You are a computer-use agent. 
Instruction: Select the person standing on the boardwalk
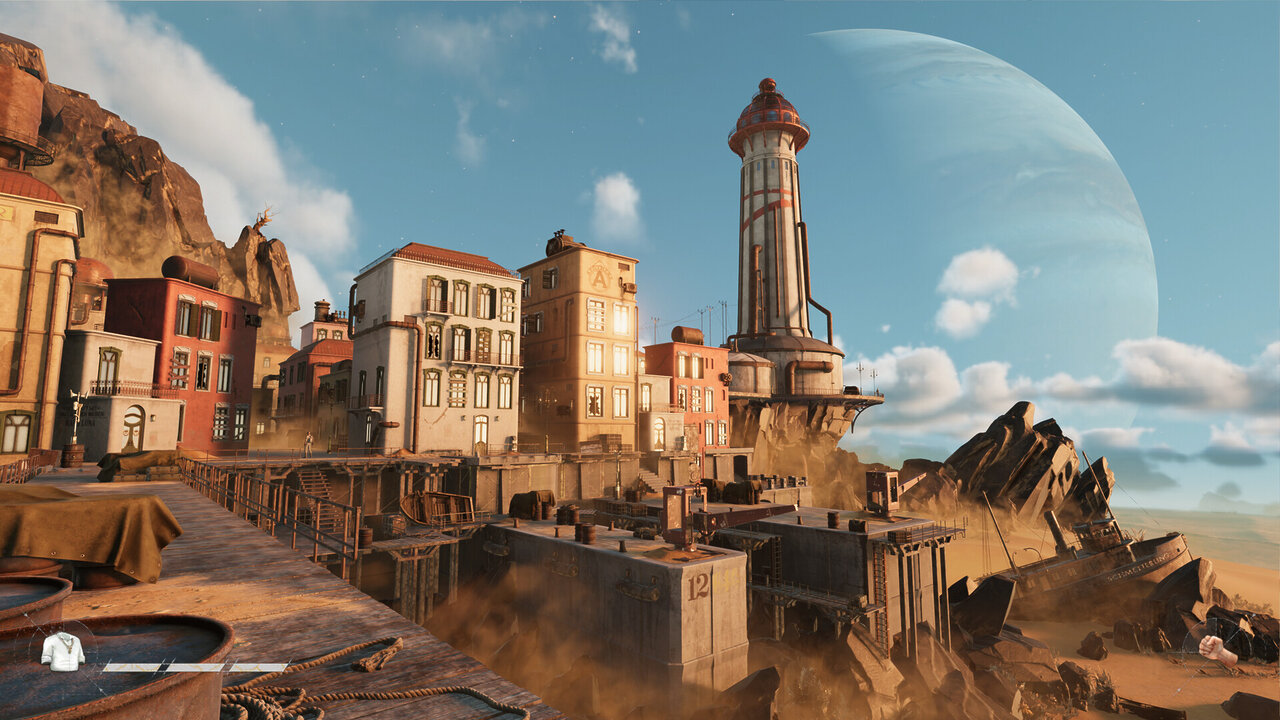point(308,441)
